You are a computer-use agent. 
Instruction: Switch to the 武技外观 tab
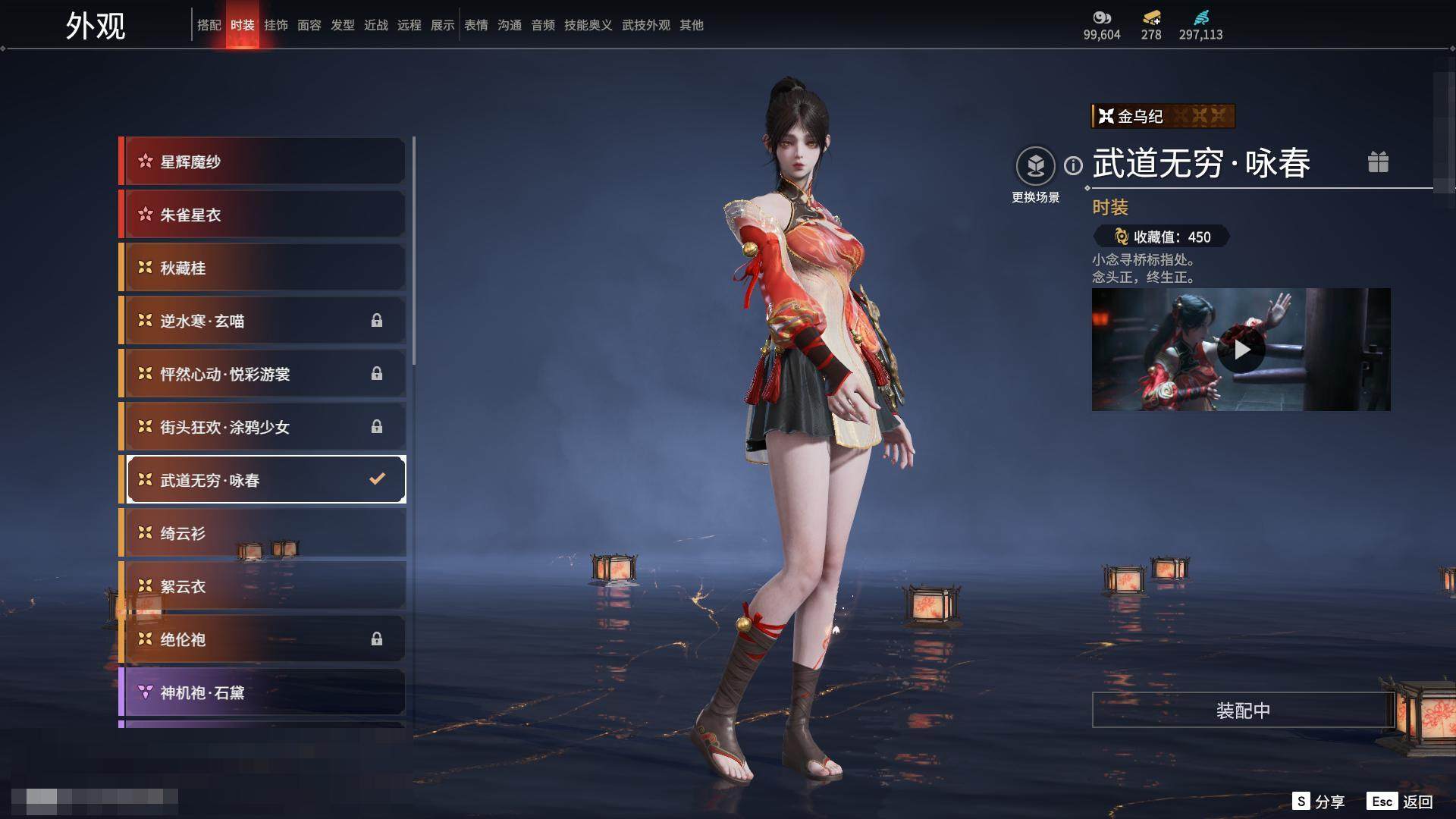(x=646, y=25)
